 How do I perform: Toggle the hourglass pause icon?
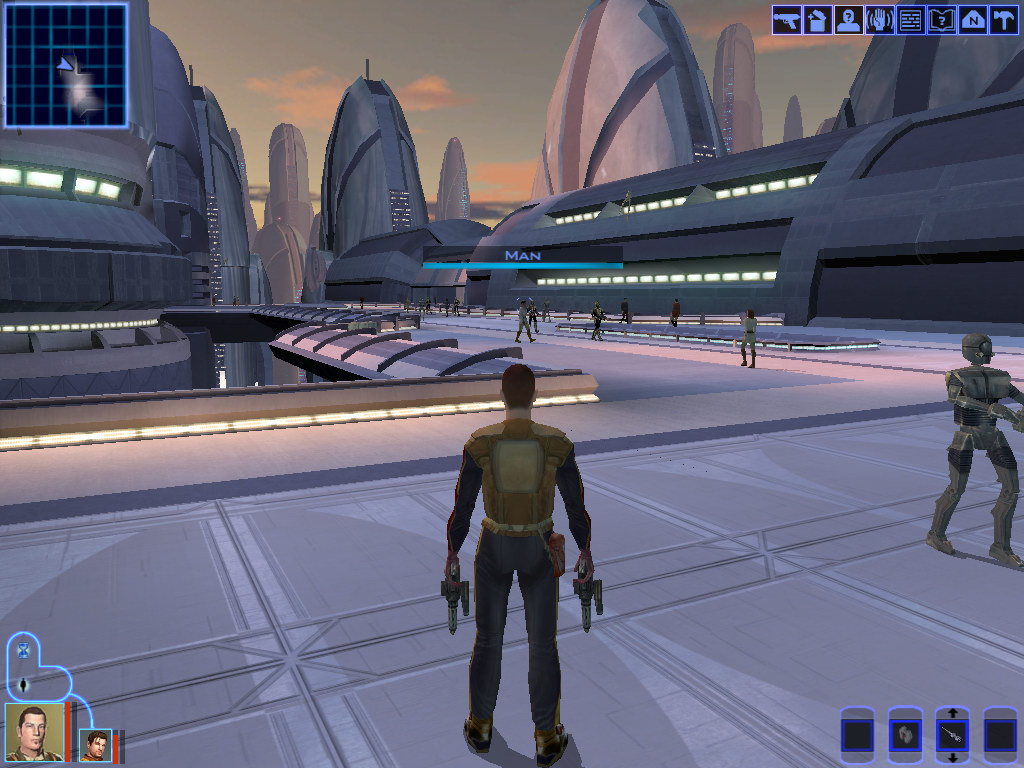pos(23,652)
